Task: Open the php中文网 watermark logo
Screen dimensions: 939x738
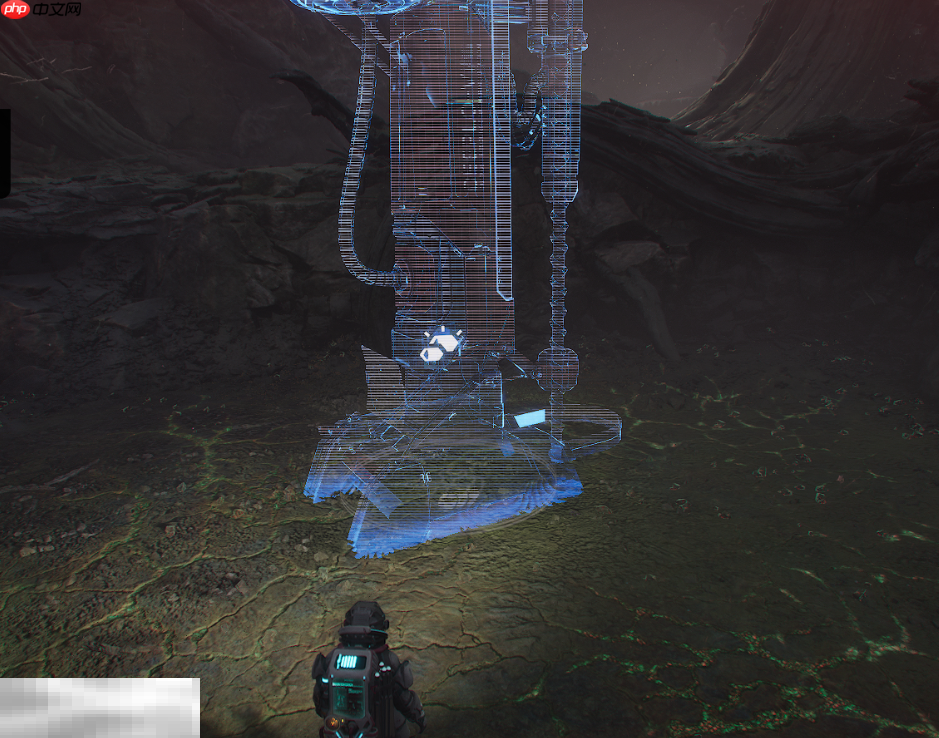Action: [x=42, y=10]
